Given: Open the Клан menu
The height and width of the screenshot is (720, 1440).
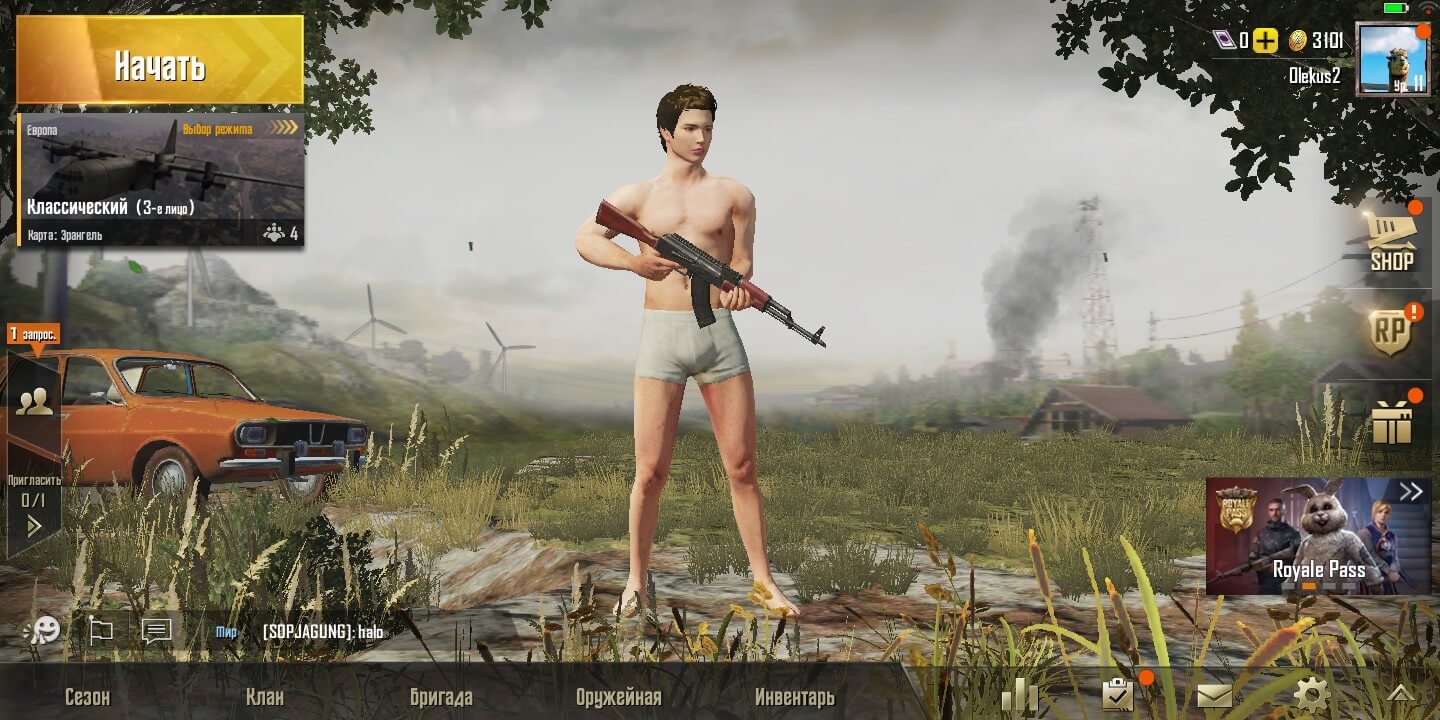Looking at the screenshot, I should tap(265, 697).
